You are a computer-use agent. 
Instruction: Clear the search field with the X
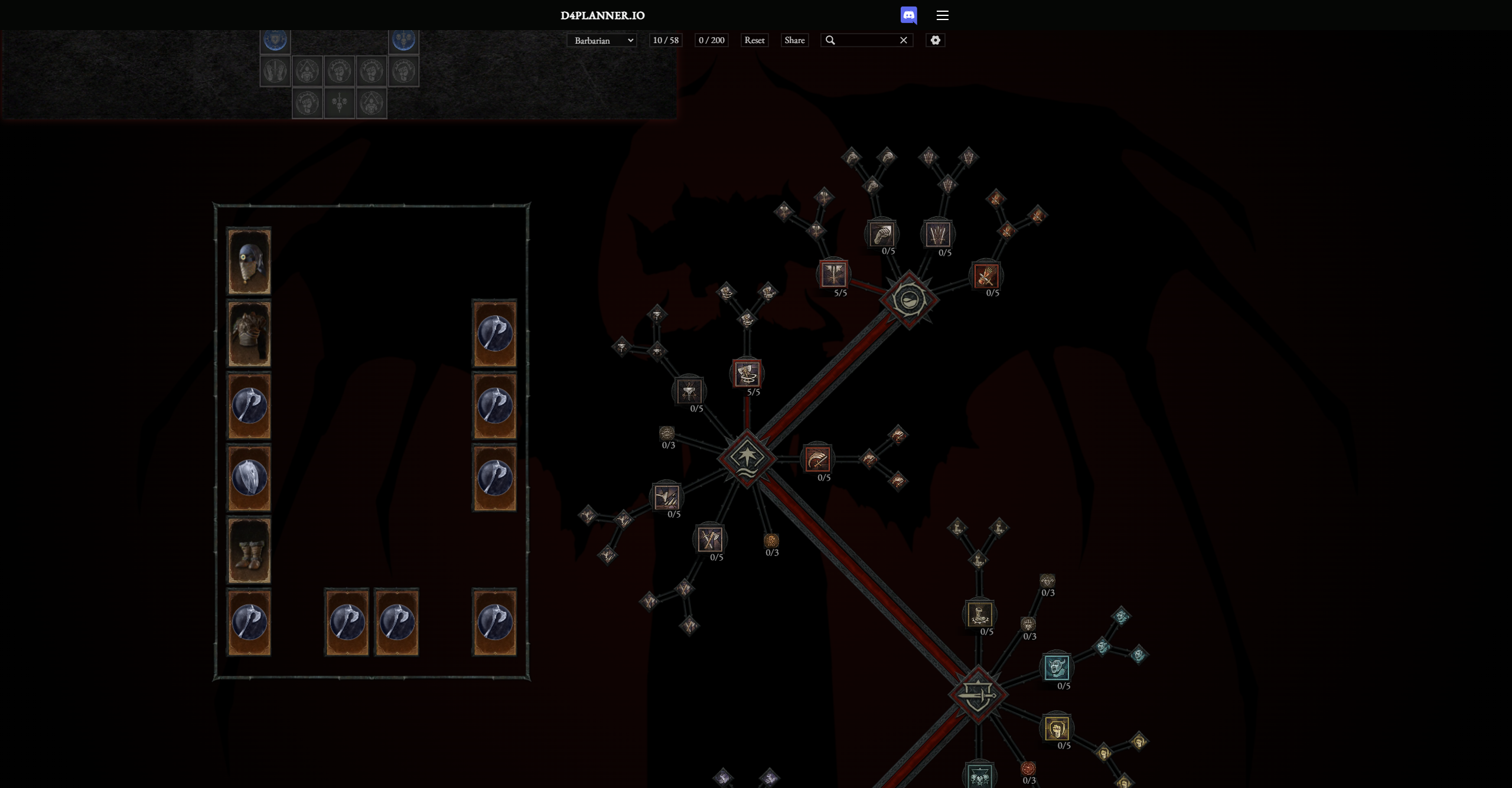coord(903,40)
